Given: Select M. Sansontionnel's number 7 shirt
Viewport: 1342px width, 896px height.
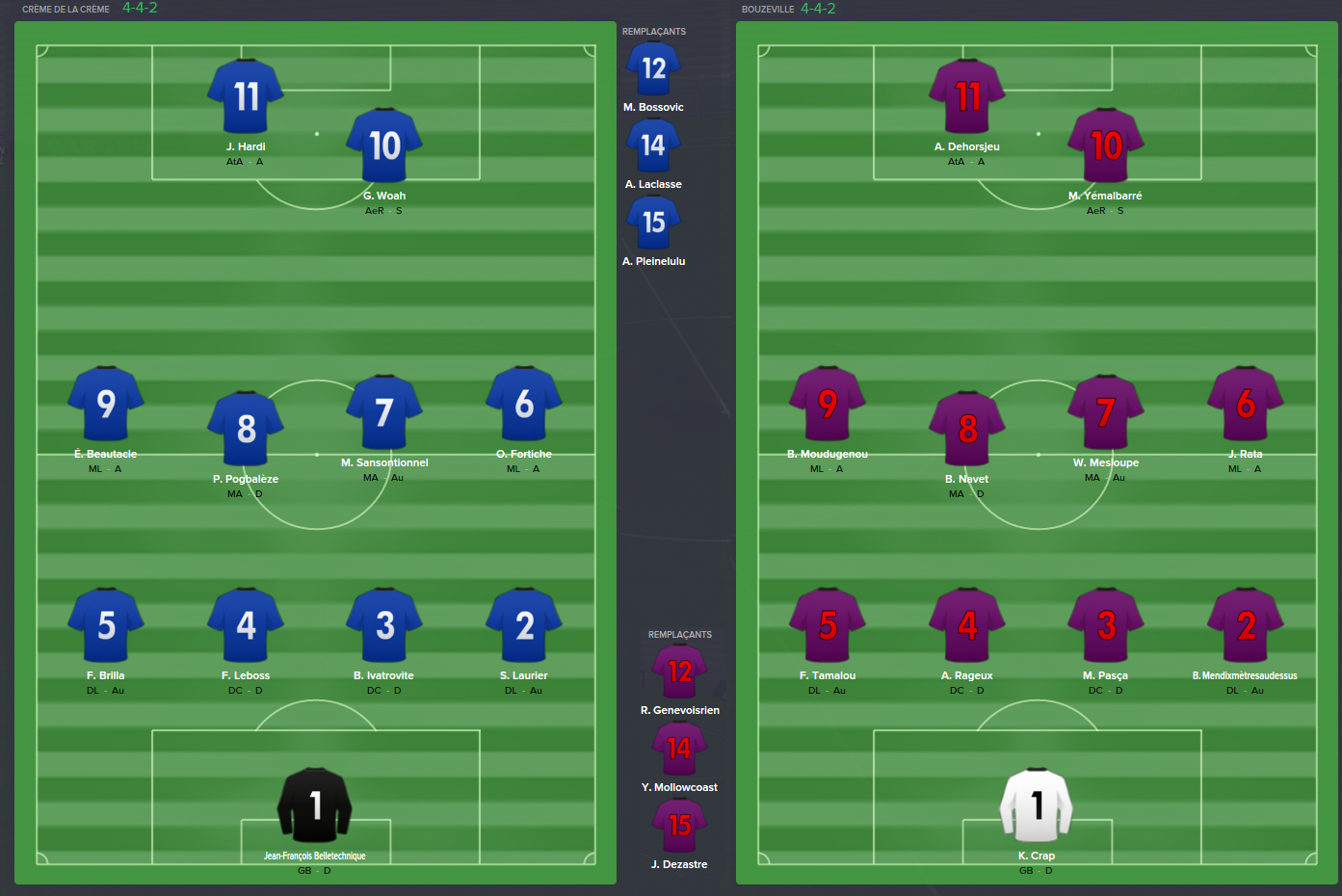Looking at the screenshot, I should tap(384, 412).
